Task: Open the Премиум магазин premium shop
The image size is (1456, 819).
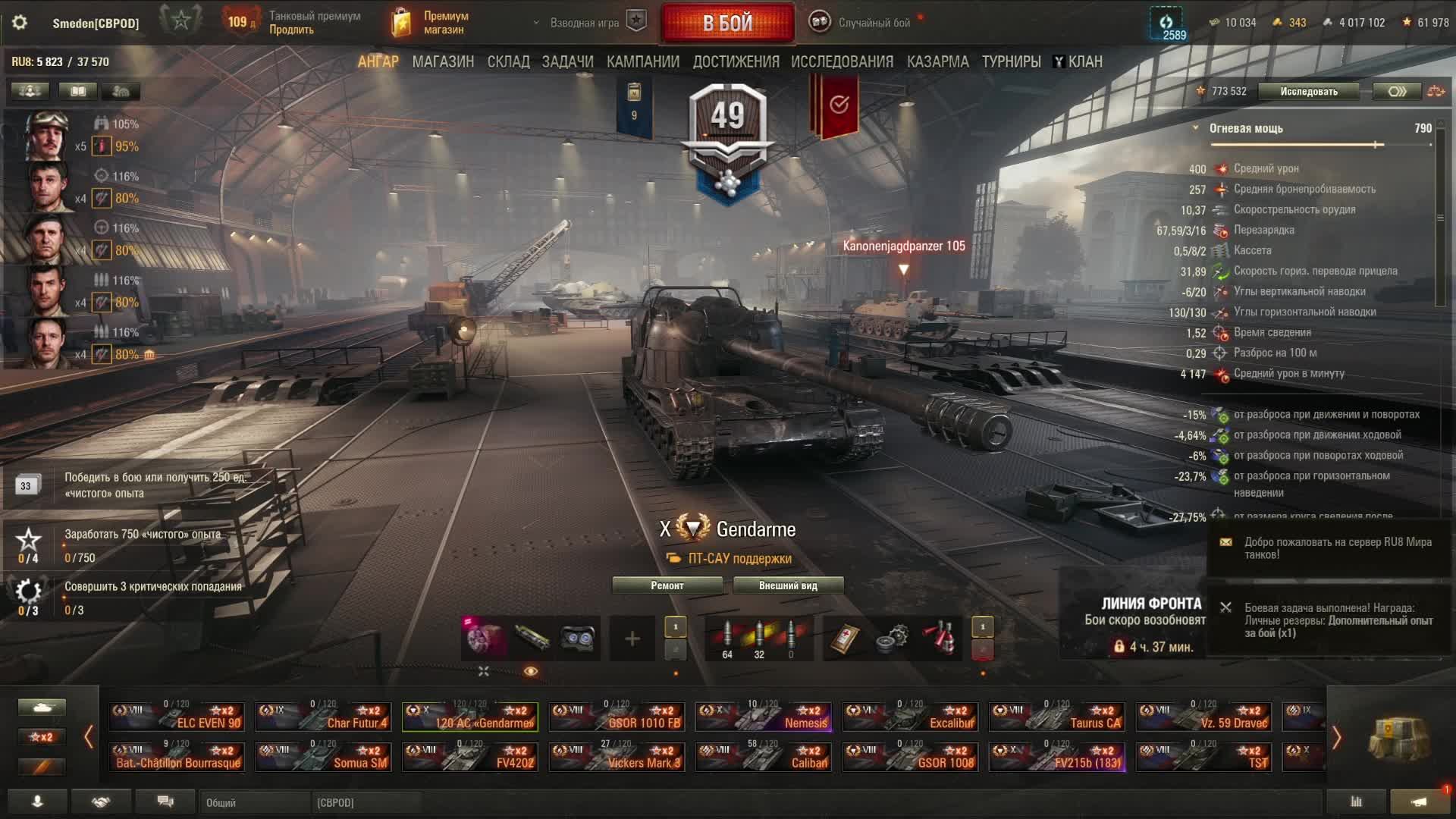Action: 431,23
